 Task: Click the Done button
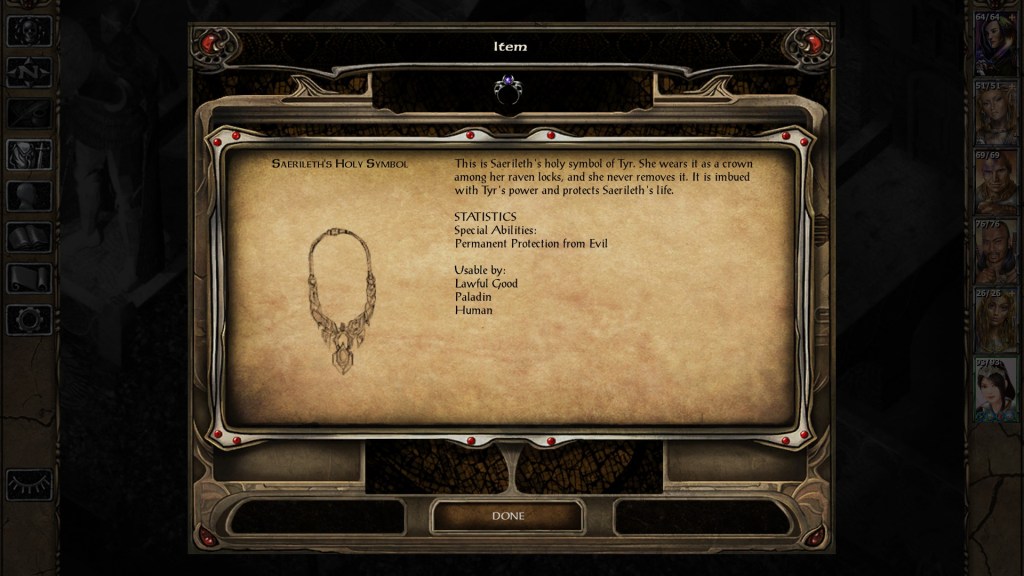tap(507, 516)
